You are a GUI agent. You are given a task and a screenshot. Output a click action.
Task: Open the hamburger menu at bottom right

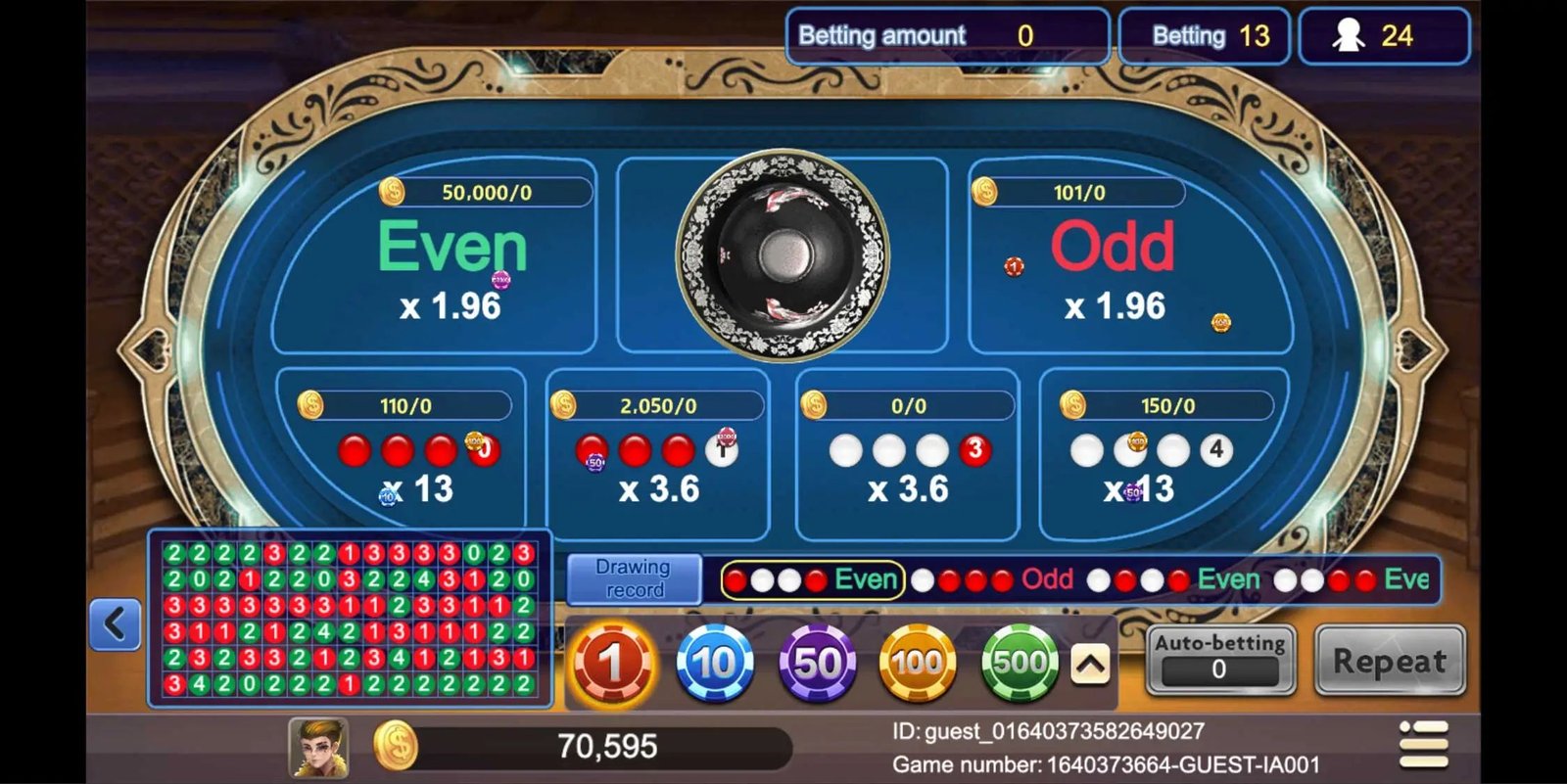coord(1425,747)
